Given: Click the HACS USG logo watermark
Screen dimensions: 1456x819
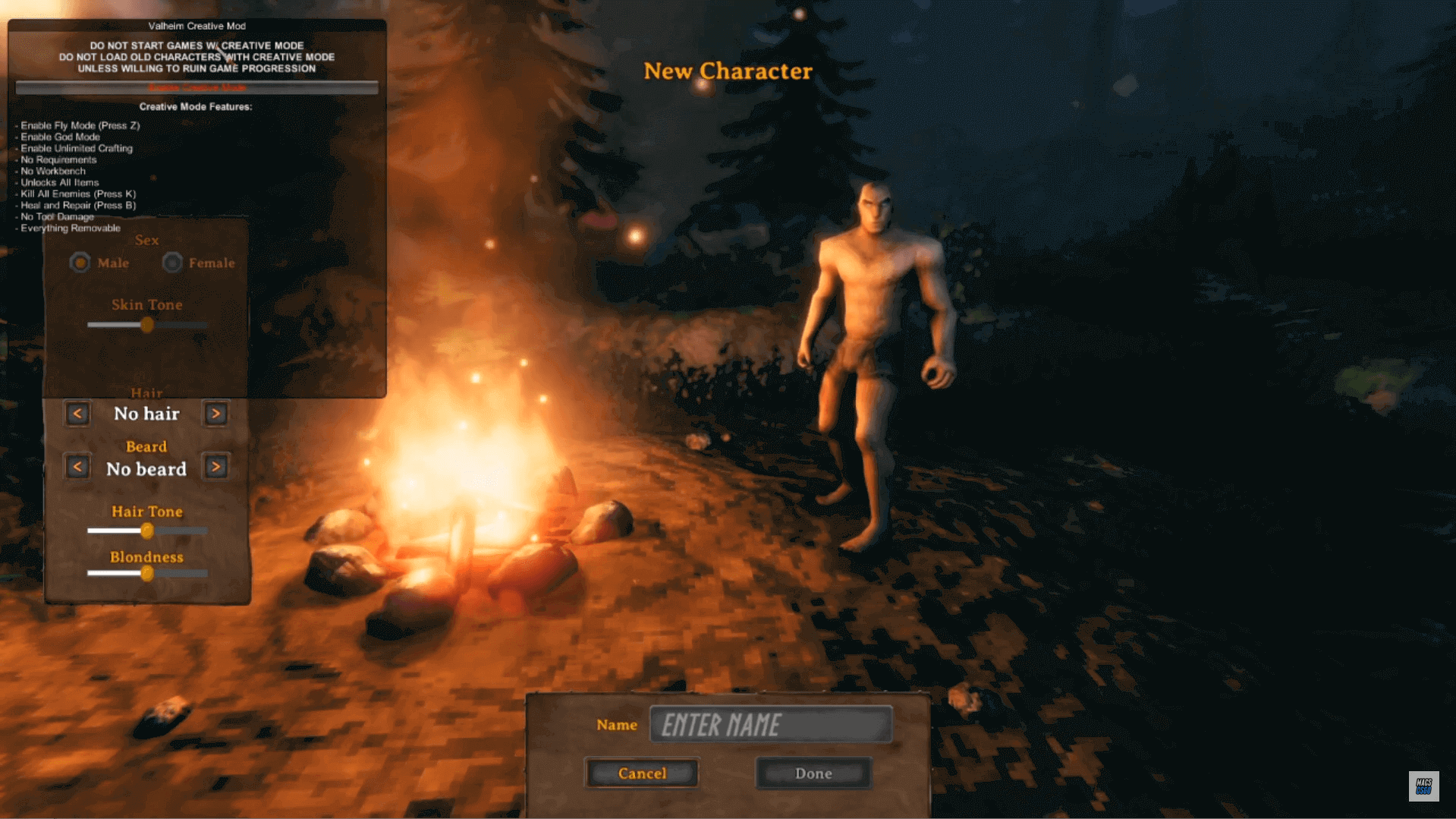Looking at the screenshot, I should [1423, 787].
